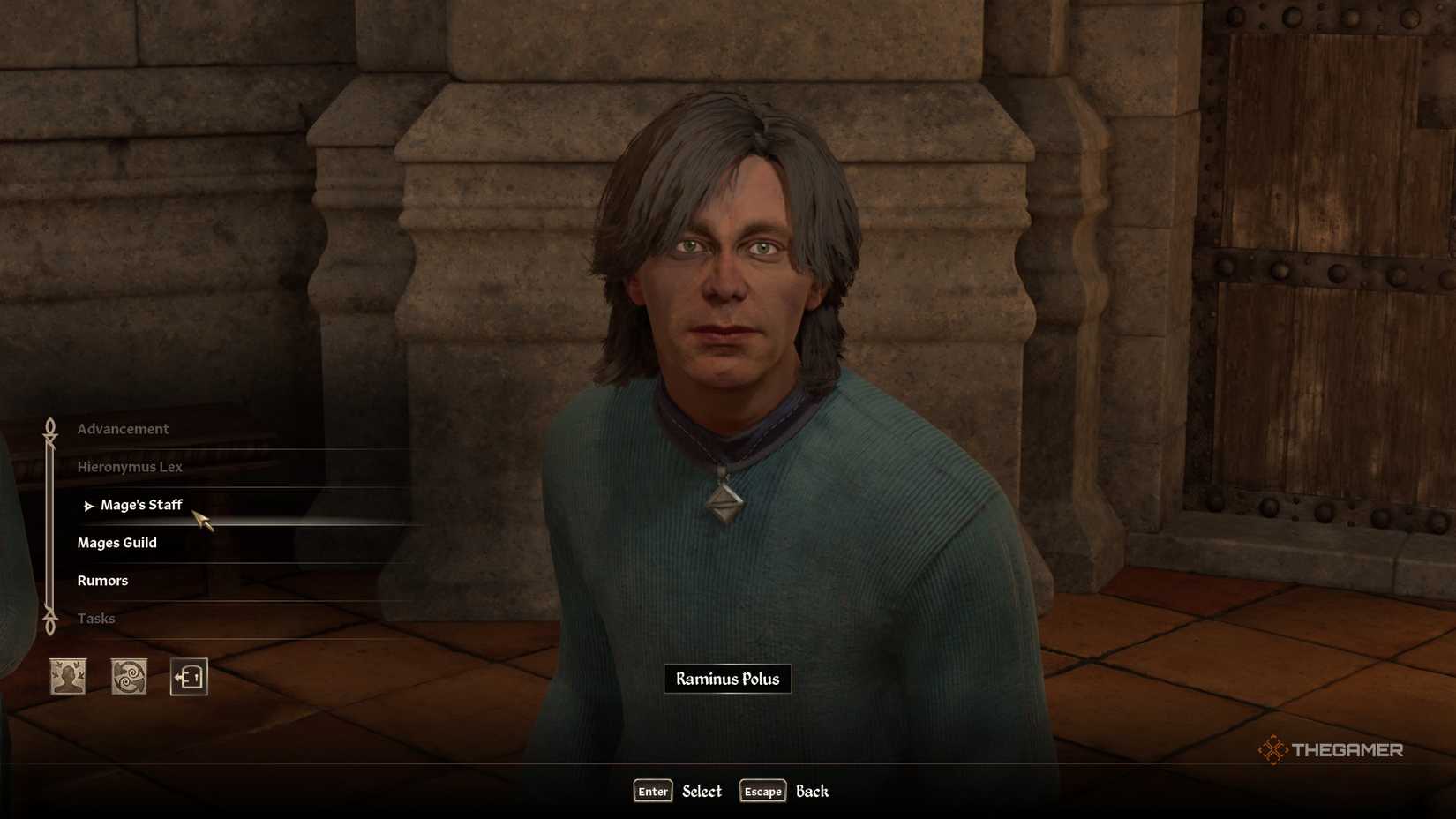Click the greyed-out Advancement topic
The image size is (1456, 819).
pos(124,428)
